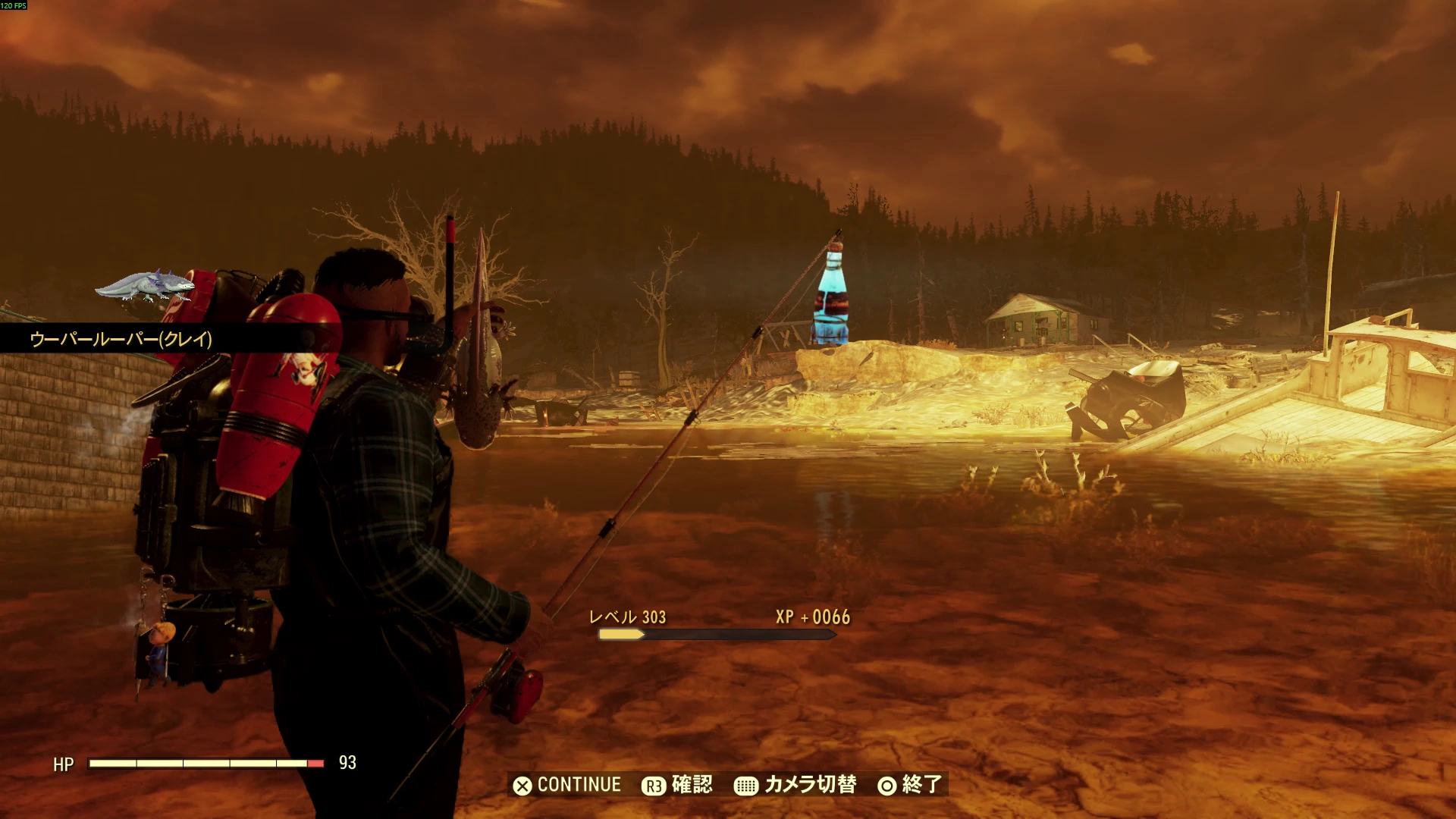Switch camera with カメラ切替

pos(795,785)
